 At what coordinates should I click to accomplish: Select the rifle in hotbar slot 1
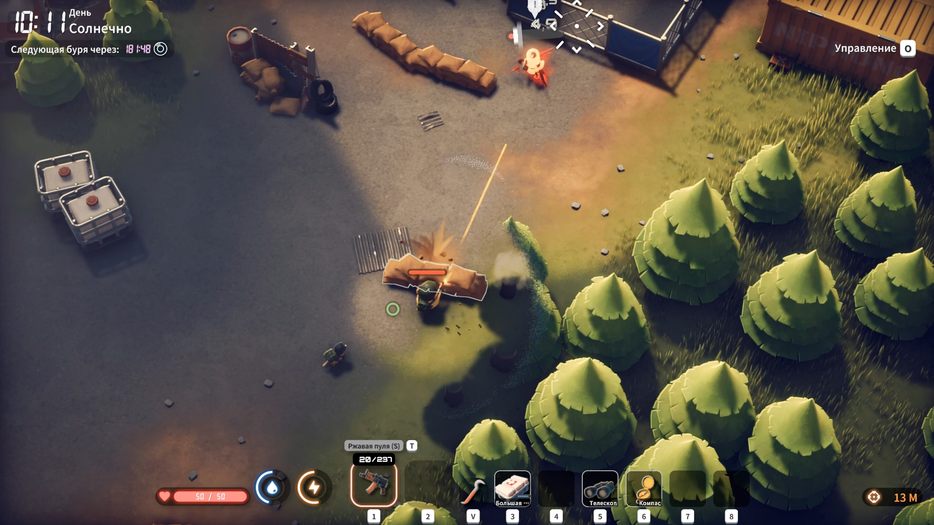pyautogui.click(x=374, y=485)
